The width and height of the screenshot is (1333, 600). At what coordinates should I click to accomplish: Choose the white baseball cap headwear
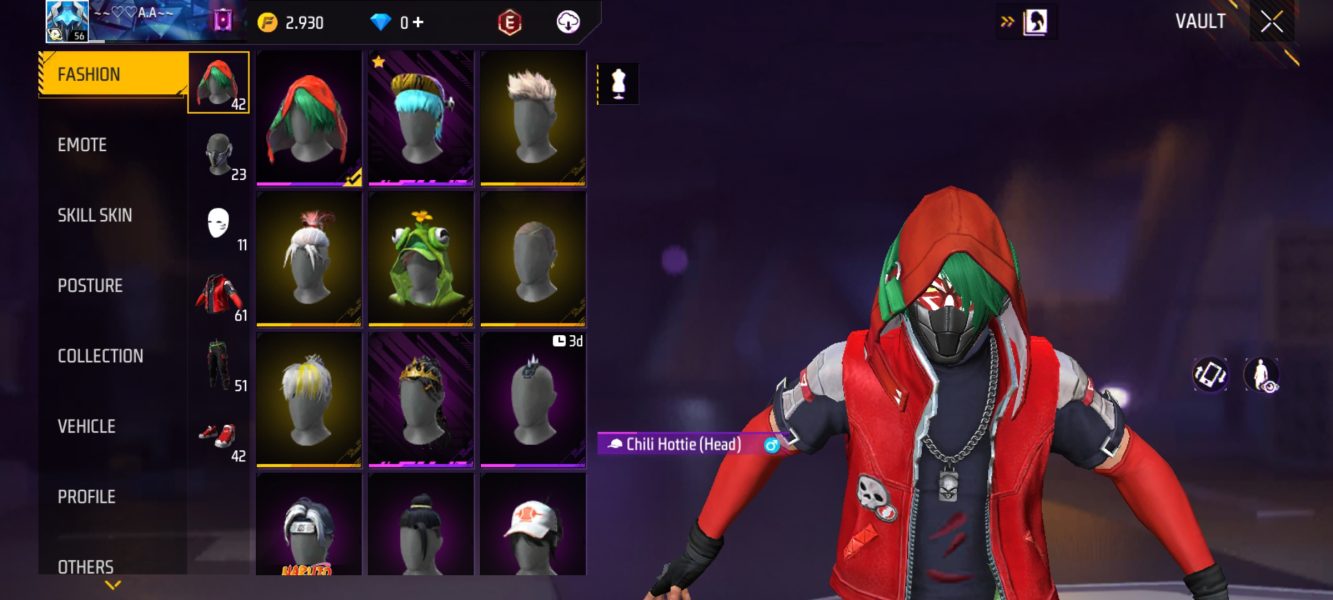tap(532, 522)
